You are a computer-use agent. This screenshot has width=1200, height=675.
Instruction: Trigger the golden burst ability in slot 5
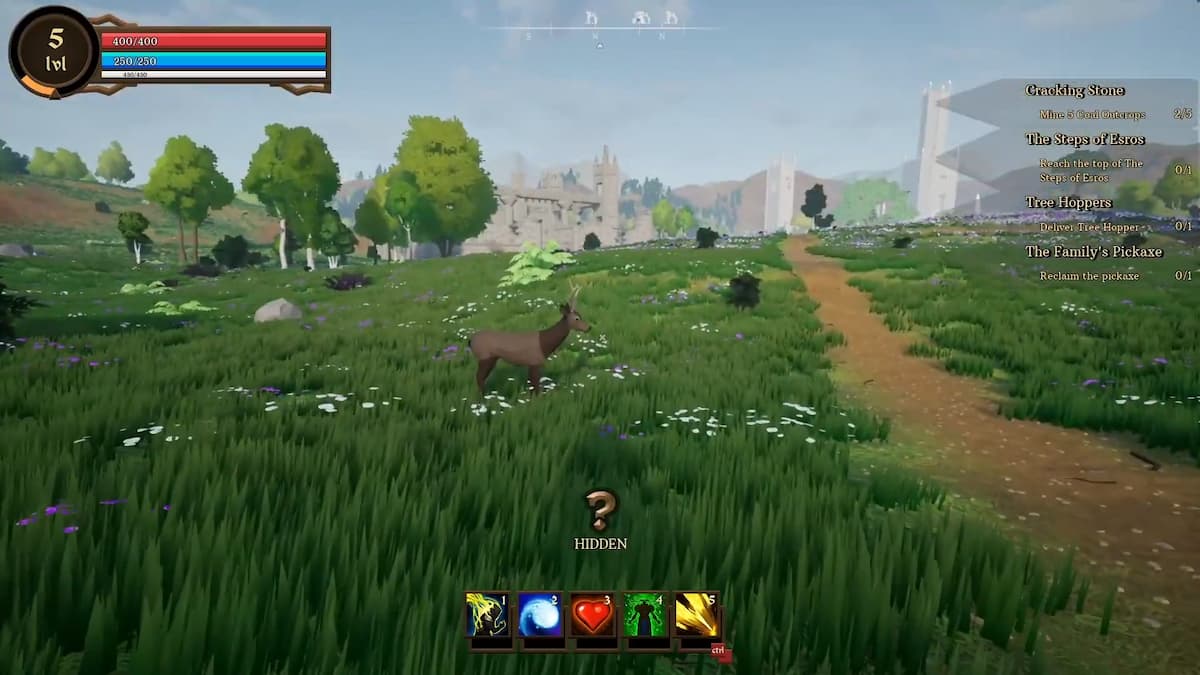[x=697, y=615]
